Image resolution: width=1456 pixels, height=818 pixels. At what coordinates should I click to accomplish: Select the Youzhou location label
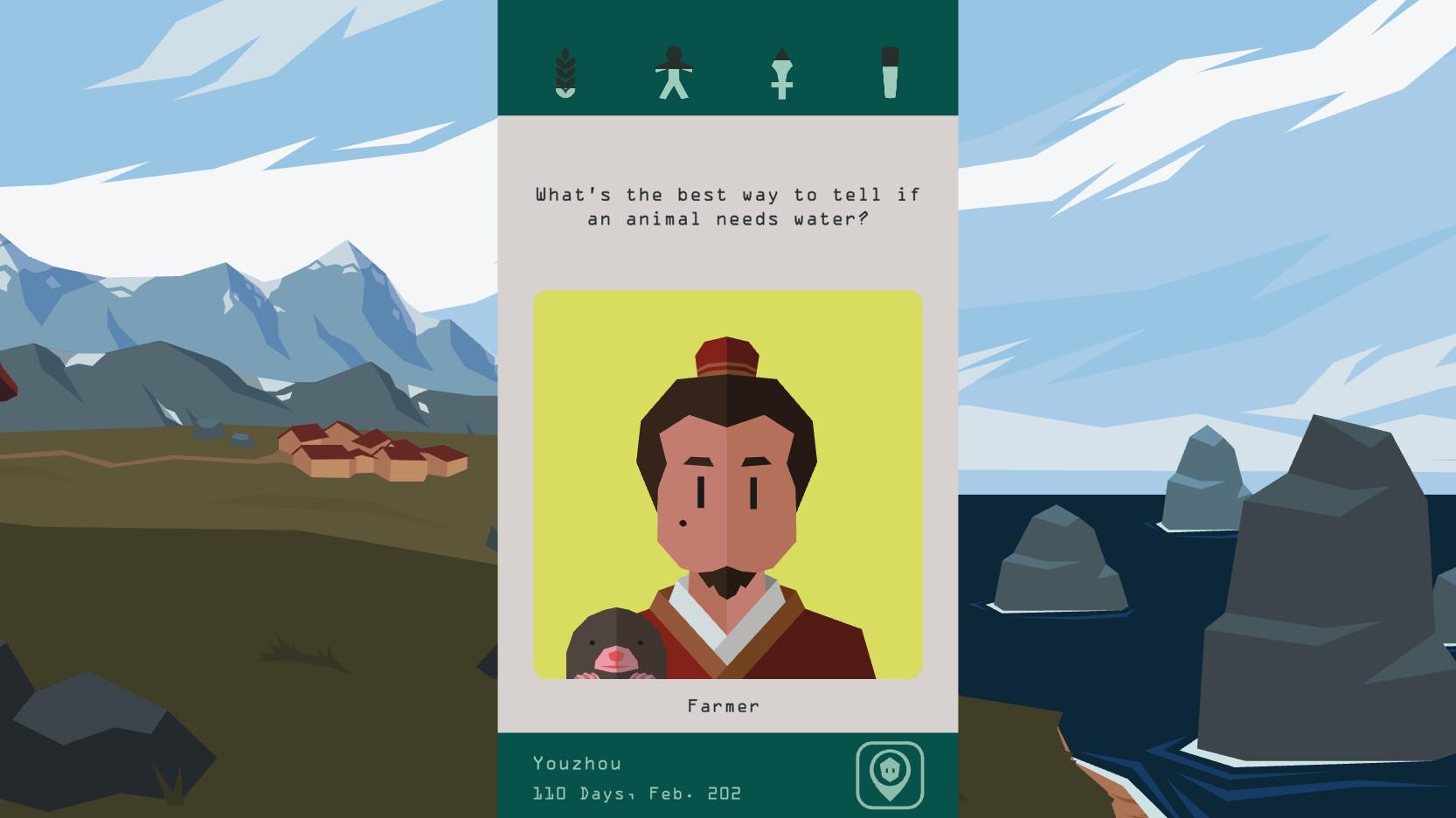[578, 762]
